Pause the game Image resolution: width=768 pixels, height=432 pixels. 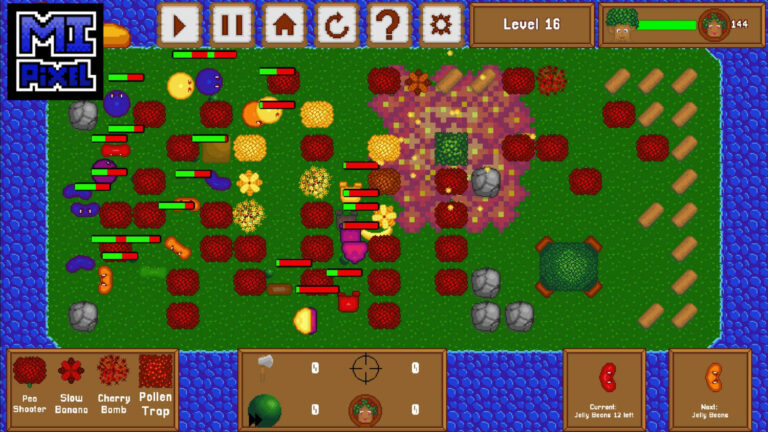click(232, 24)
